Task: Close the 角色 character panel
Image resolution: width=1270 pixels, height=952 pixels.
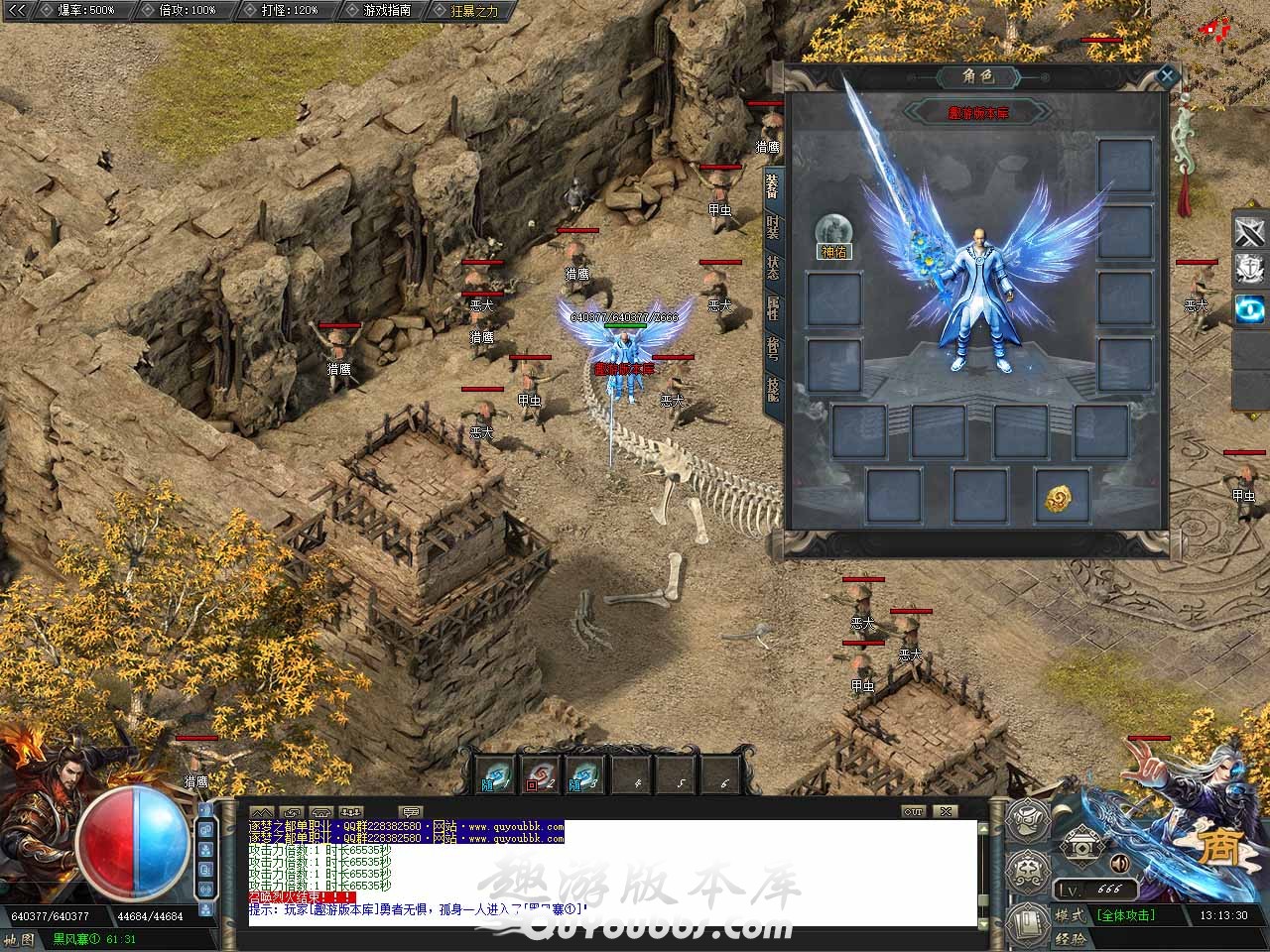Action: 1167,74
